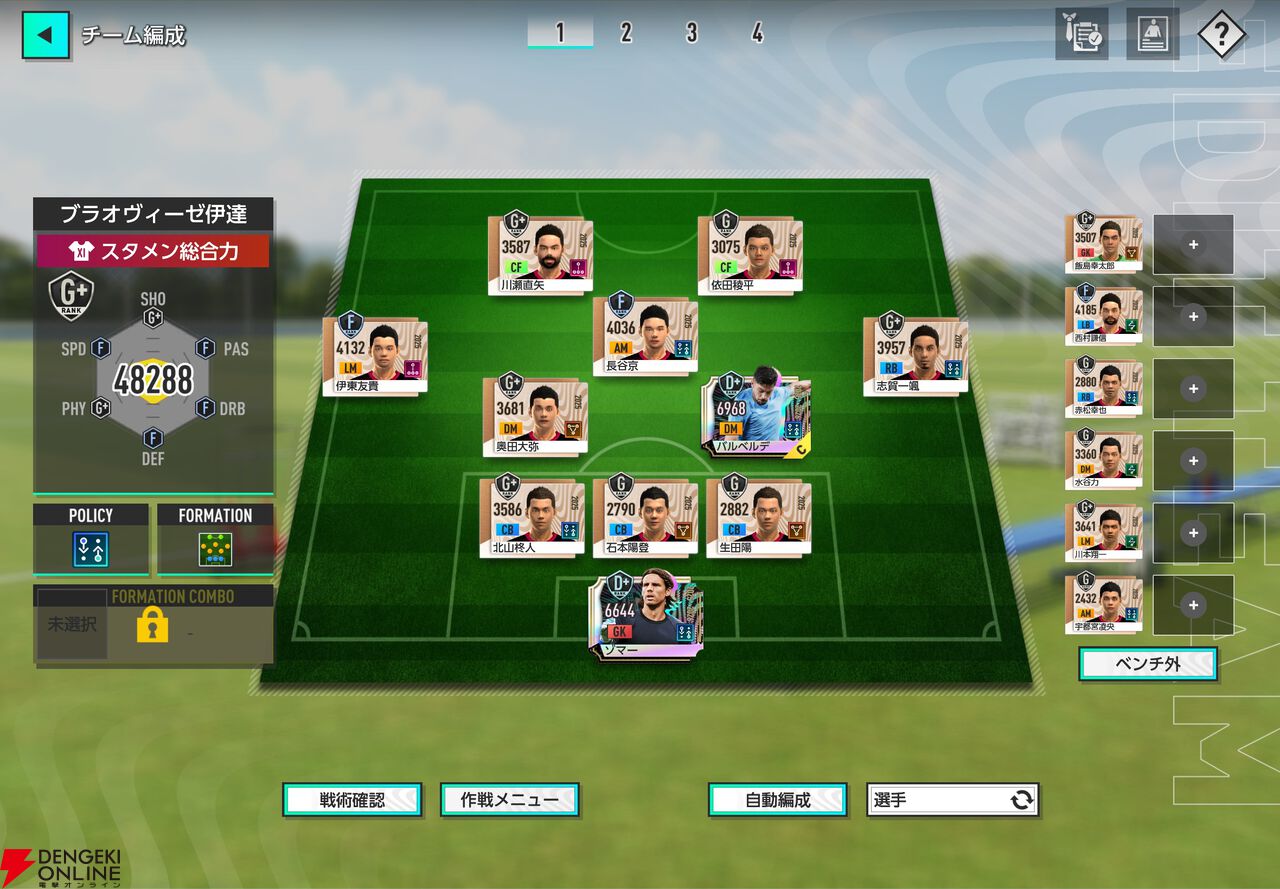Switch to team slot tab 2
Screen dimensions: 1280x889
click(x=626, y=33)
